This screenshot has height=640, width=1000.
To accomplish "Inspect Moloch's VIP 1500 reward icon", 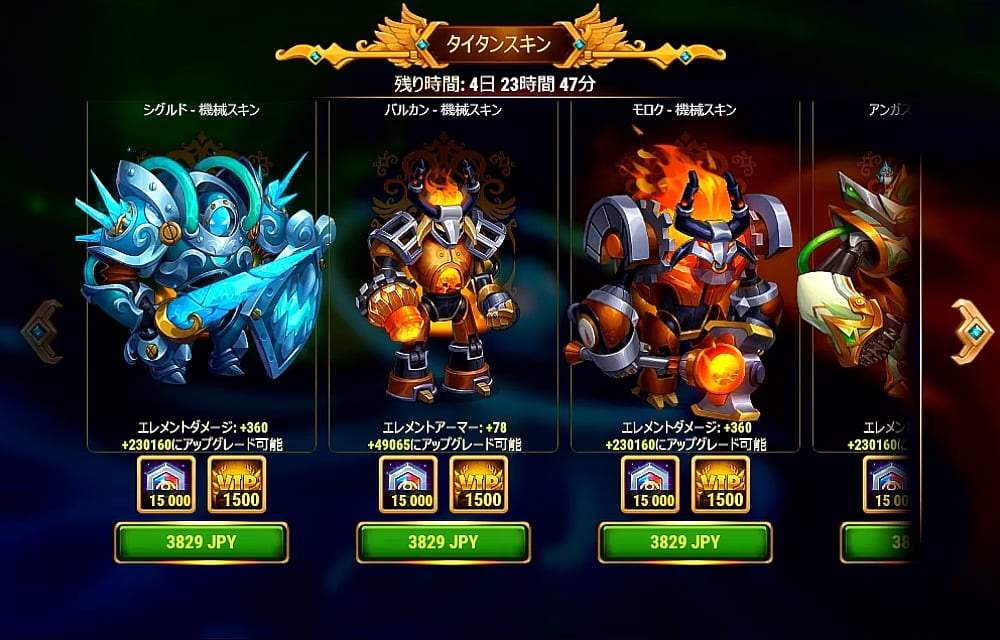I will click(720, 485).
